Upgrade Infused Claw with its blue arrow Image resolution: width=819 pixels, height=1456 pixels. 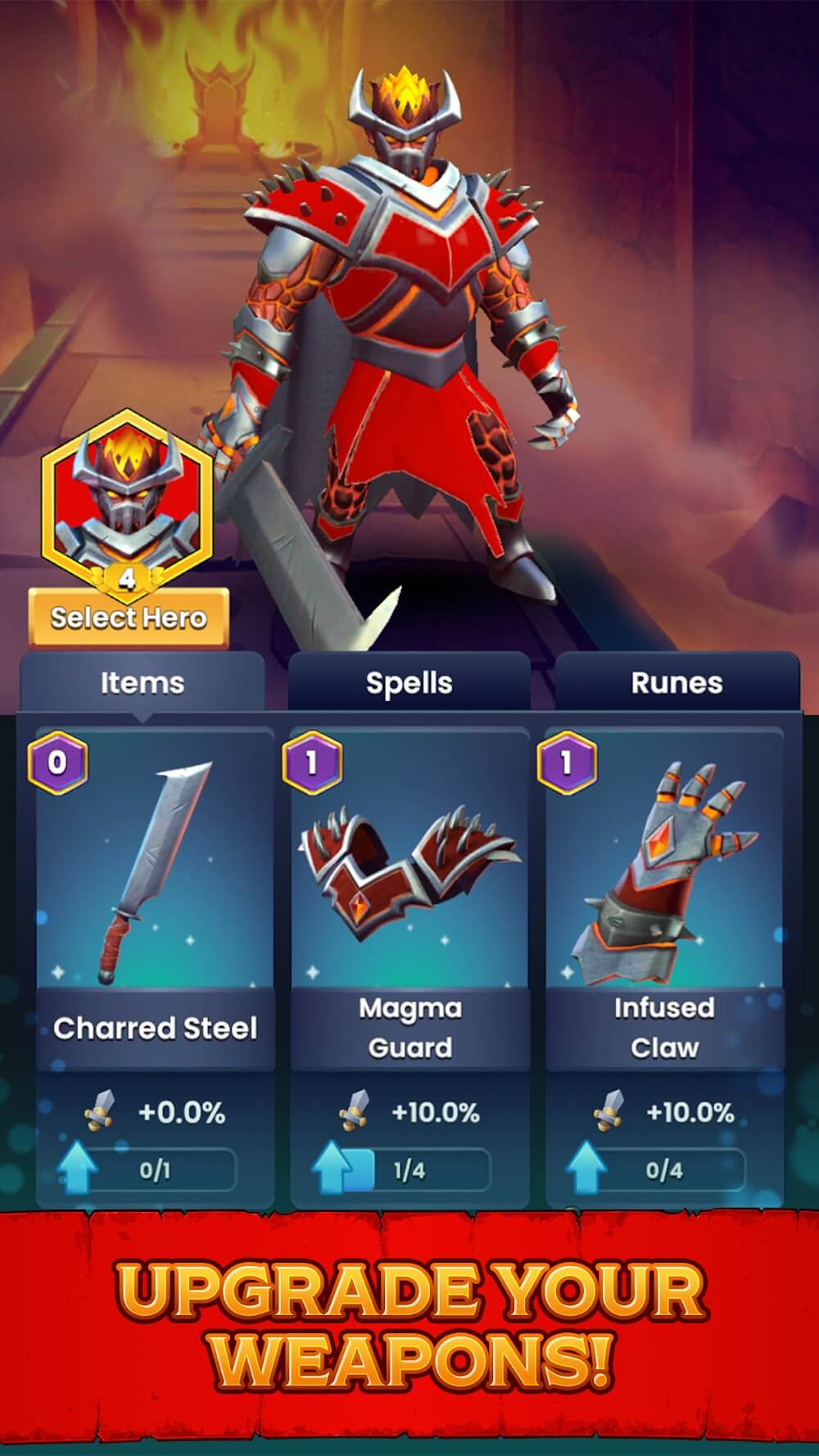(586, 1167)
